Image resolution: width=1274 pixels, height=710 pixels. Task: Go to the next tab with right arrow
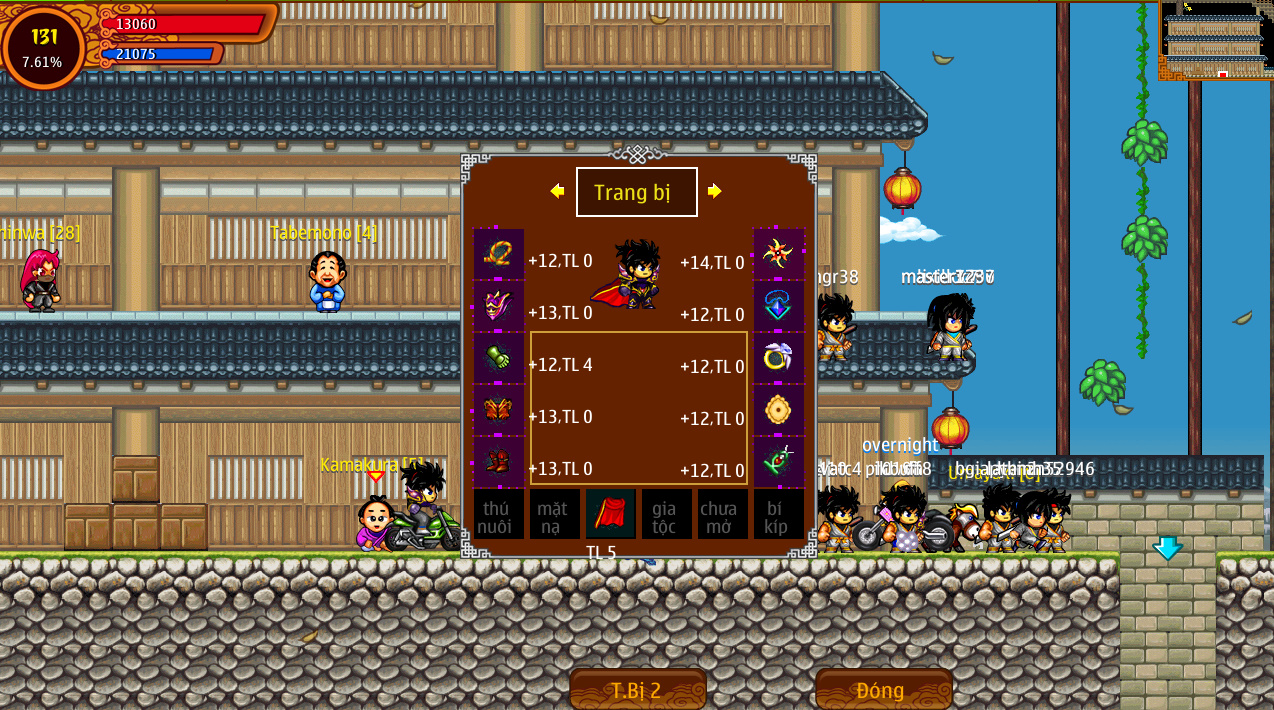(715, 191)
